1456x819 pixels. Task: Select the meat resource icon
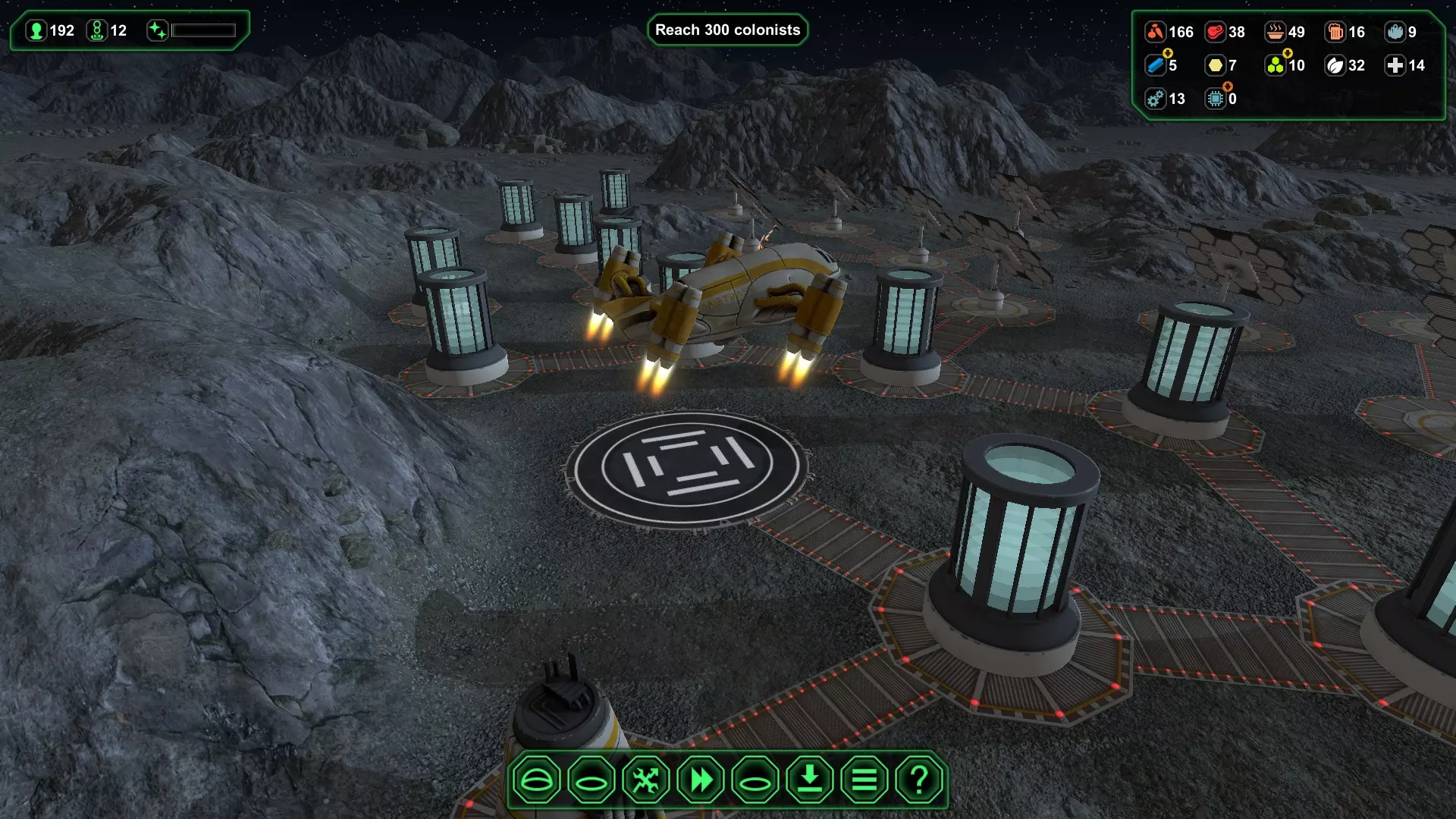[1215, 32]
